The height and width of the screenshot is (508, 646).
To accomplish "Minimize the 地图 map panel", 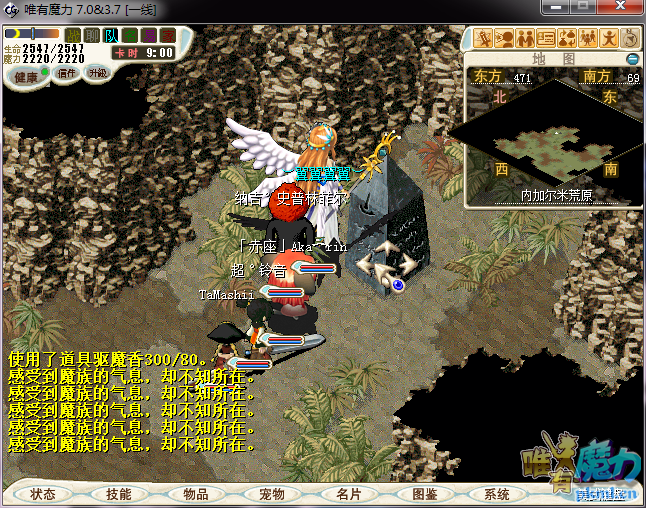I will [632, 59].
